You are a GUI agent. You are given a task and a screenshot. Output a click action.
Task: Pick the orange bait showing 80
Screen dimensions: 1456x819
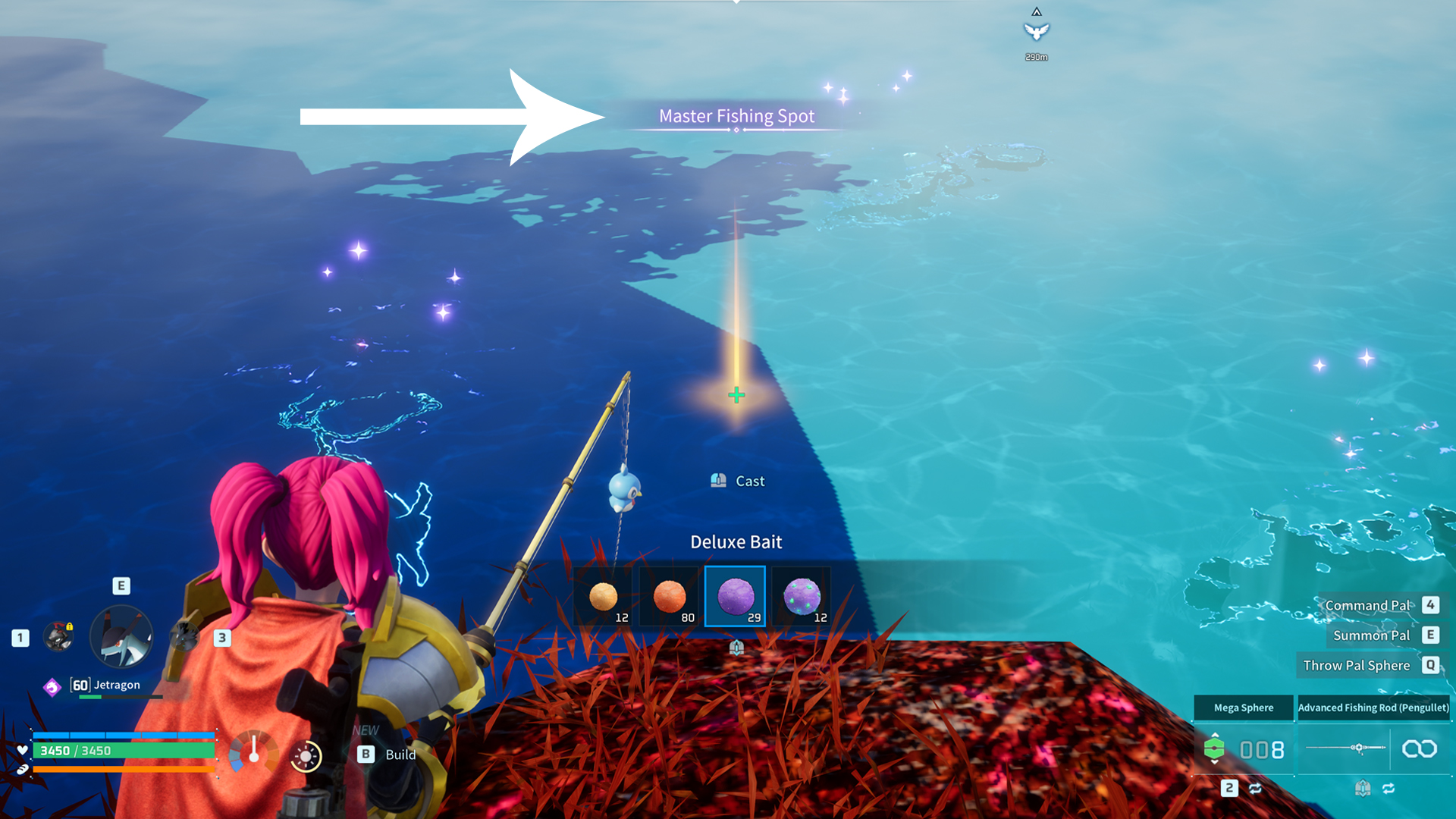(669, 596)
